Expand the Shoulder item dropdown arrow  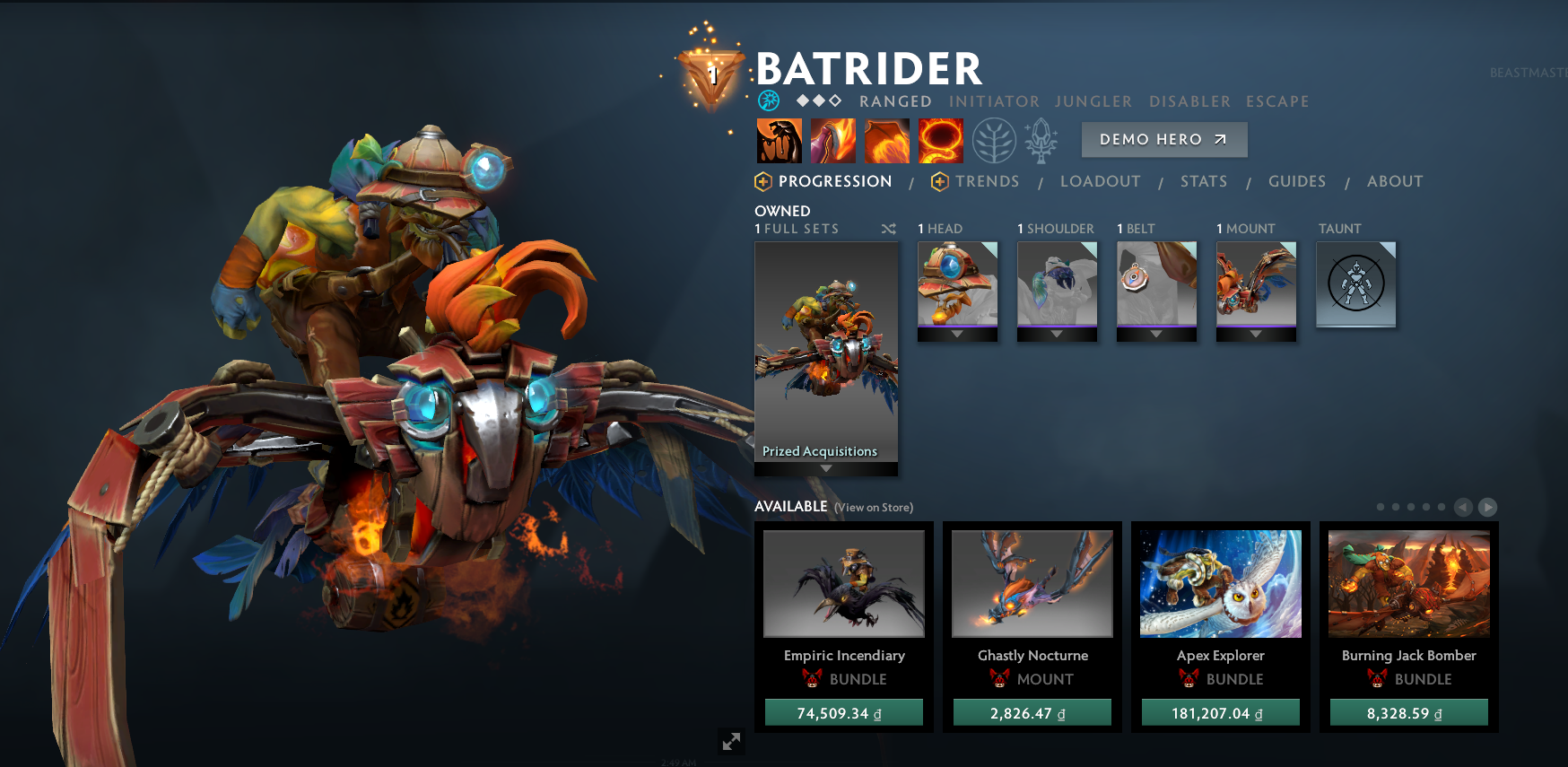(x=1056, y=334)
